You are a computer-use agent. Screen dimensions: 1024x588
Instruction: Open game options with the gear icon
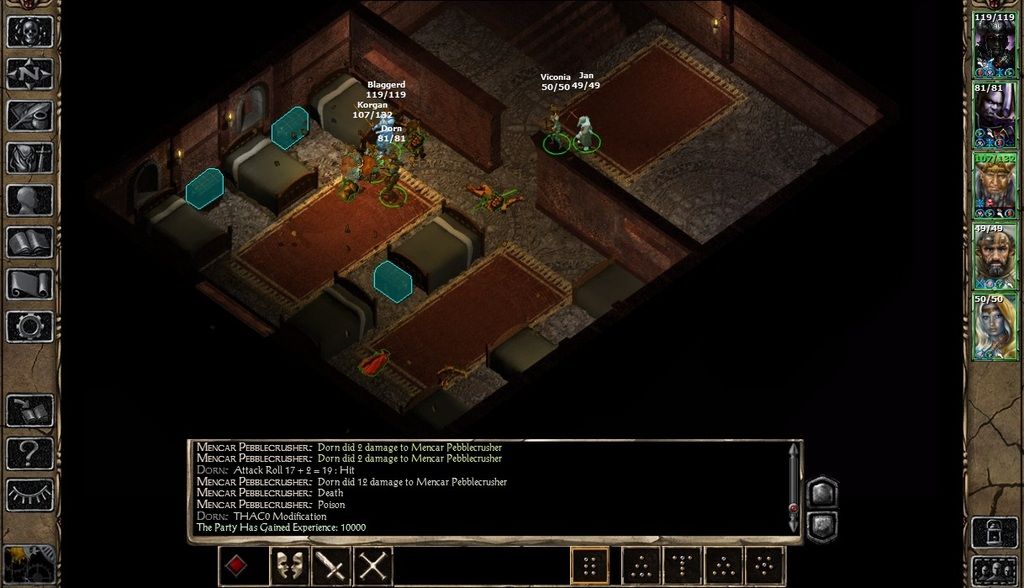pyautogui.click(x=30, y=325)
